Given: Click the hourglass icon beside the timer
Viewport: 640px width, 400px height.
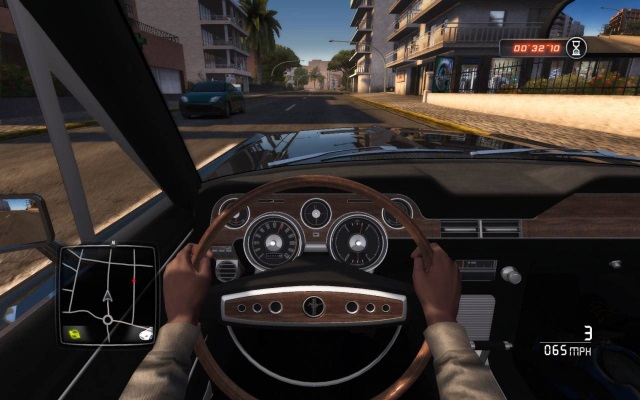Looking at the screenshot, I should 576,46.
